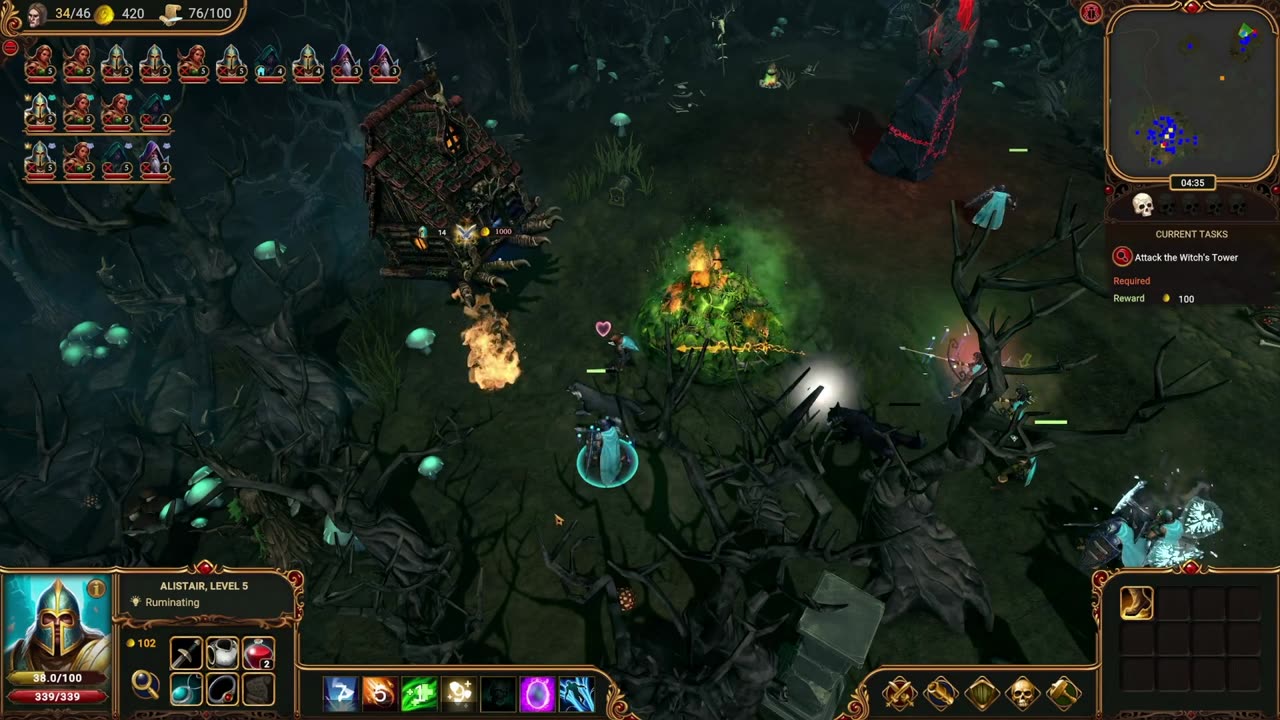Click the skull command icon
Image resolution: width=1280 pixels, height=720 pixels.
pos(1022,692)
